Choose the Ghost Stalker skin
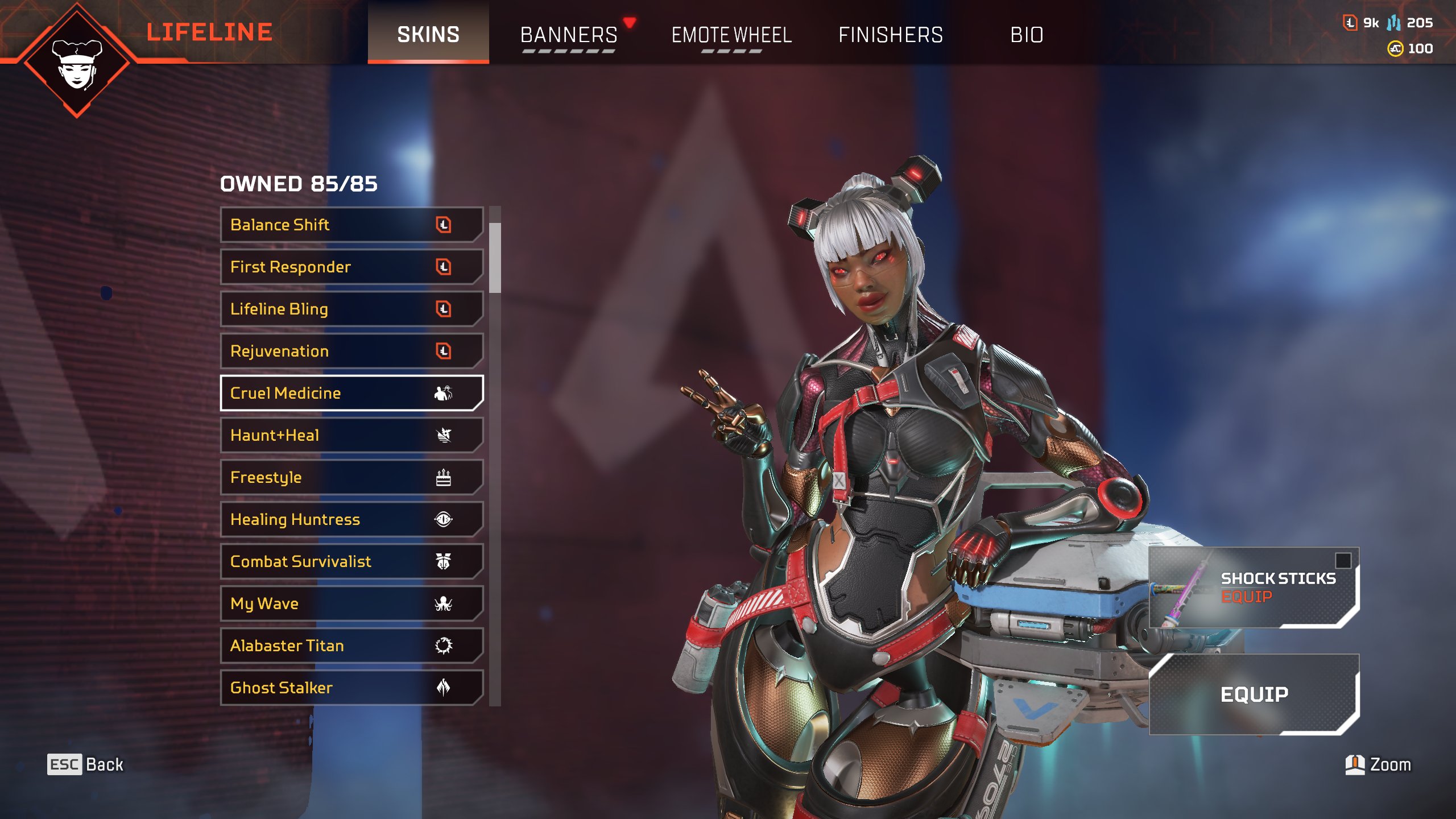 [351, 688]
